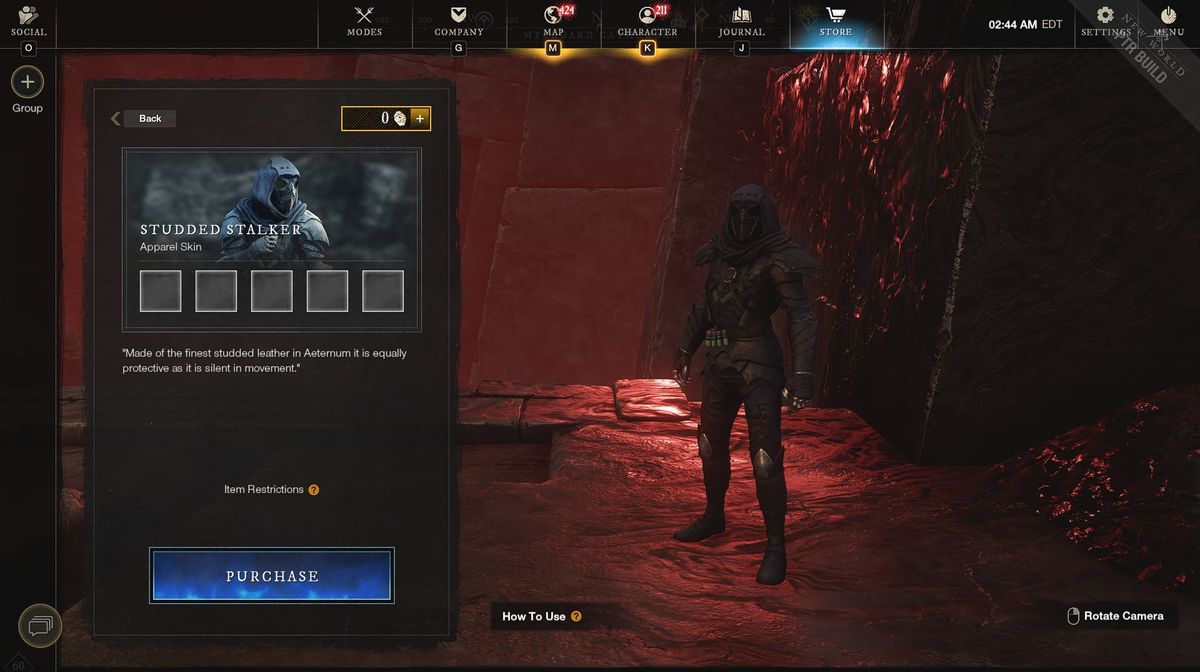Image resolution: width=1200 pixels, height=672 pixels.
Task: Open the Social panel
Action: 28,21
